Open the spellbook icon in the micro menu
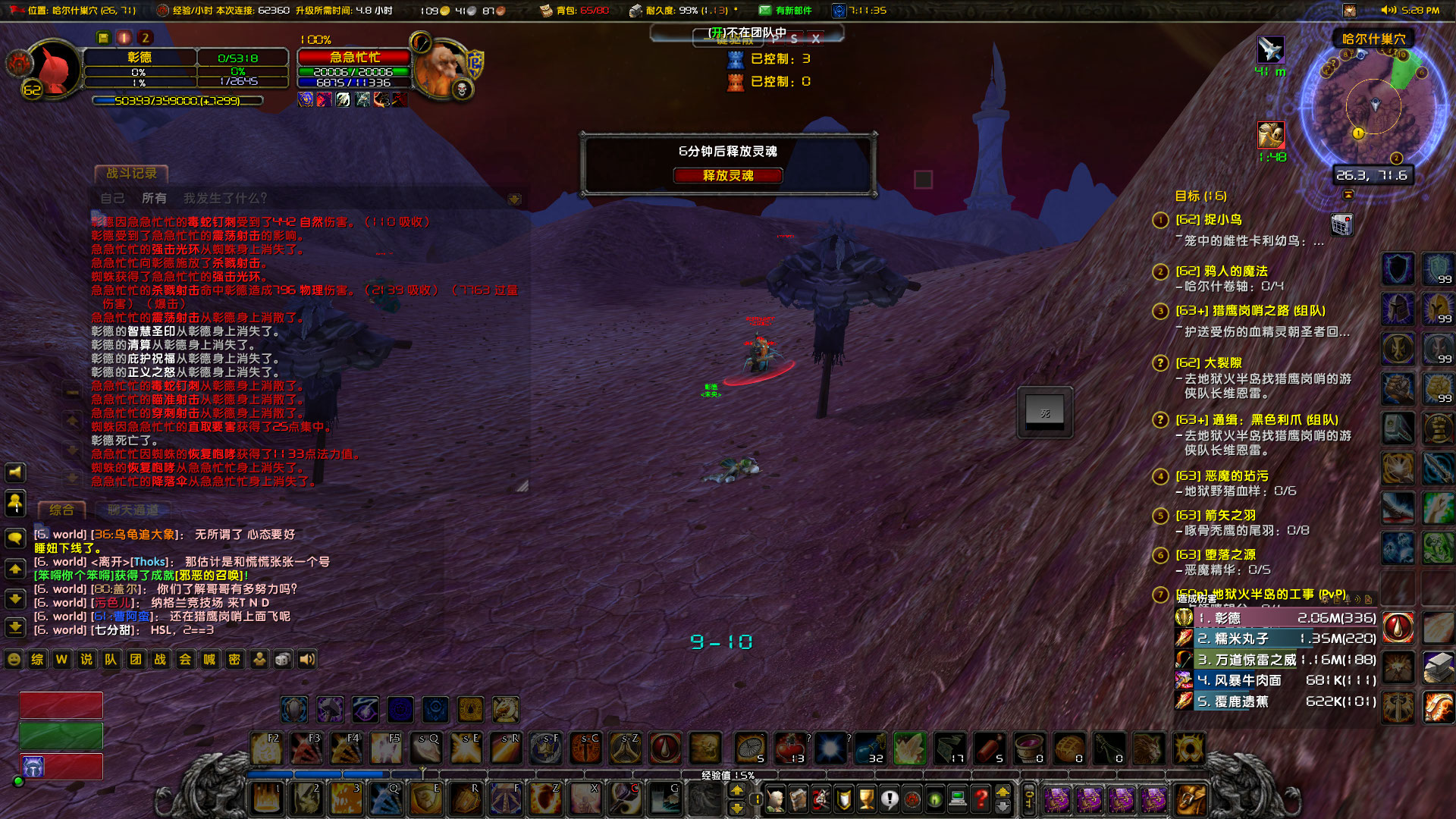The width and height of the screenshot is (1456, 819). click(x=798, y=800)
